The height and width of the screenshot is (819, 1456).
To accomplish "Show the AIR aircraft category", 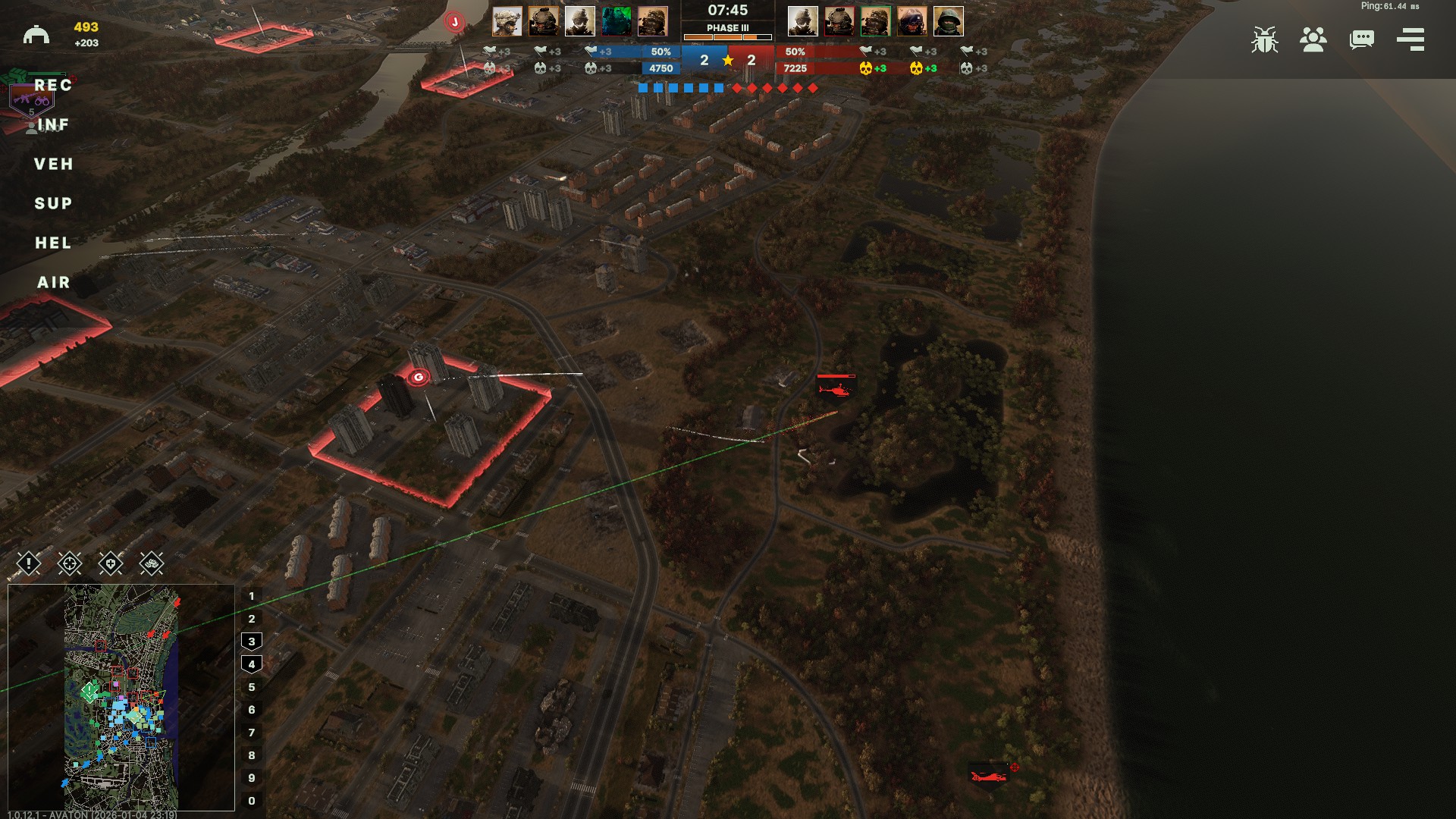I will (x=53, y=283).
